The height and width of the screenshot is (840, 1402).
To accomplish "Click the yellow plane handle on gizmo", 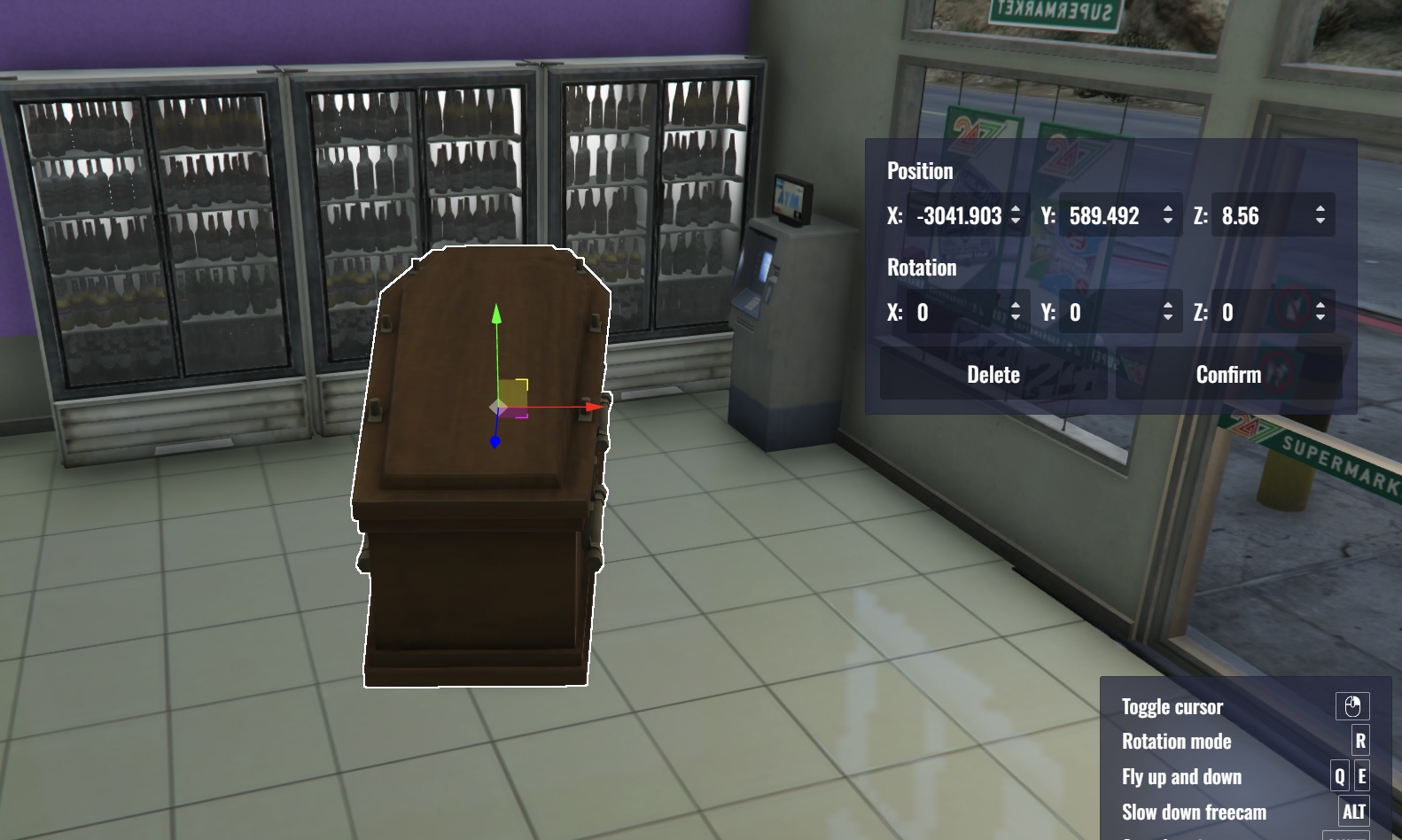I will point(513,393).
